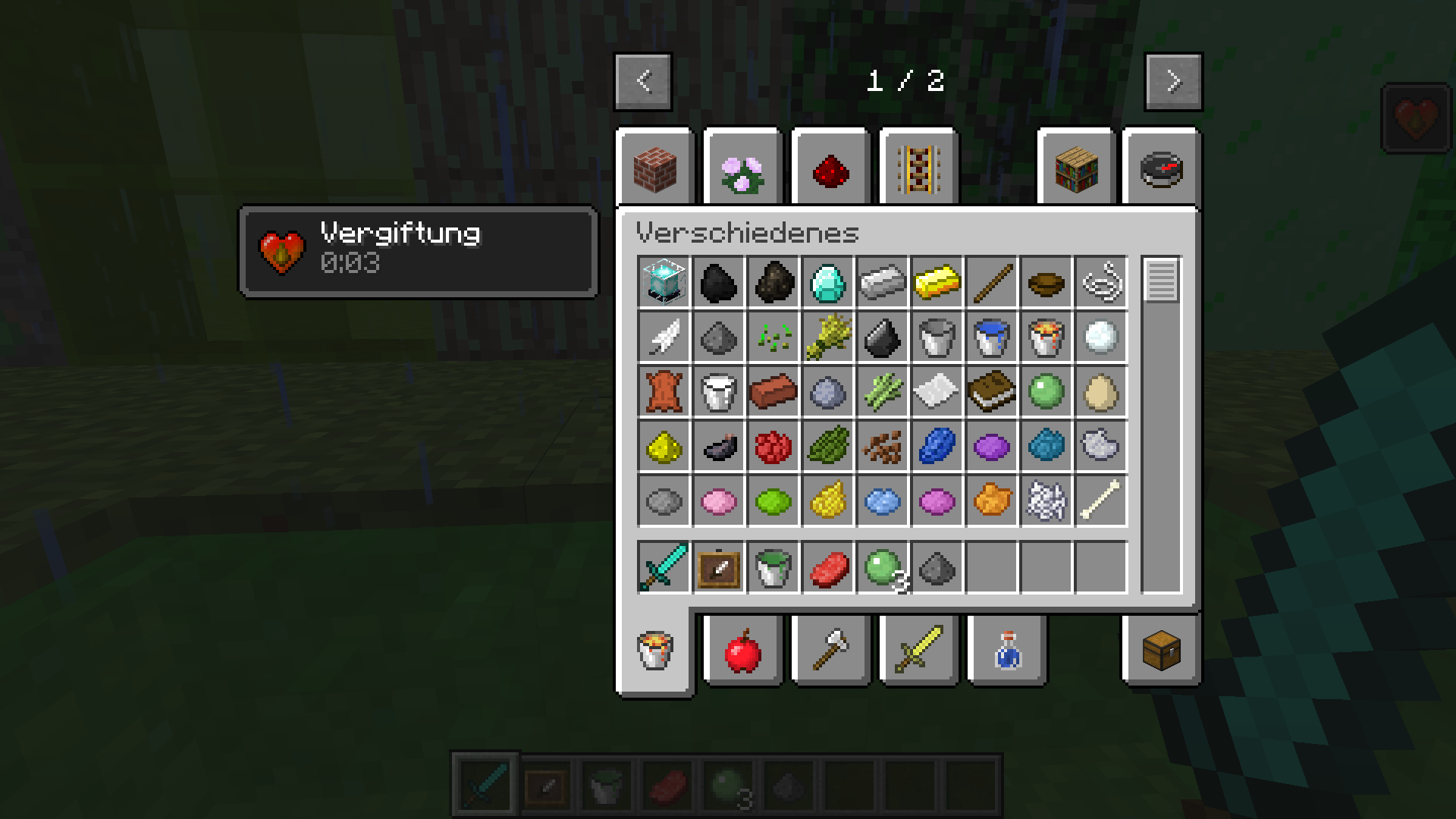Select the slimeball
This screenshot has width=1456, height=819.
1046,392
